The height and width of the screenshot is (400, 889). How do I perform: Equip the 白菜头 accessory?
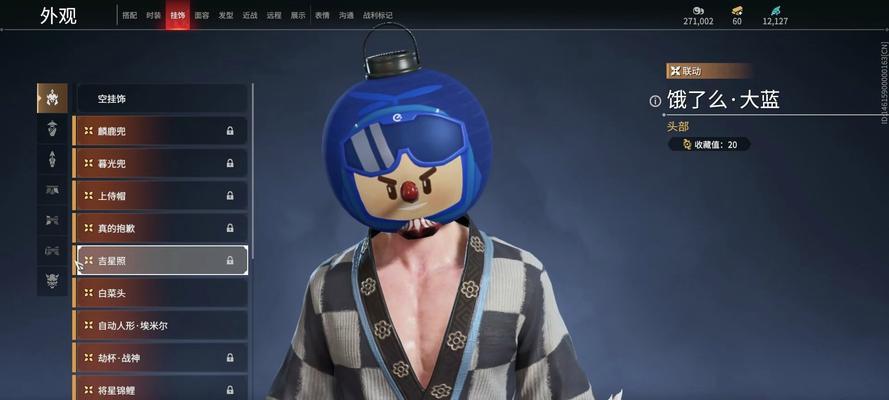click(x=162, y=293)
